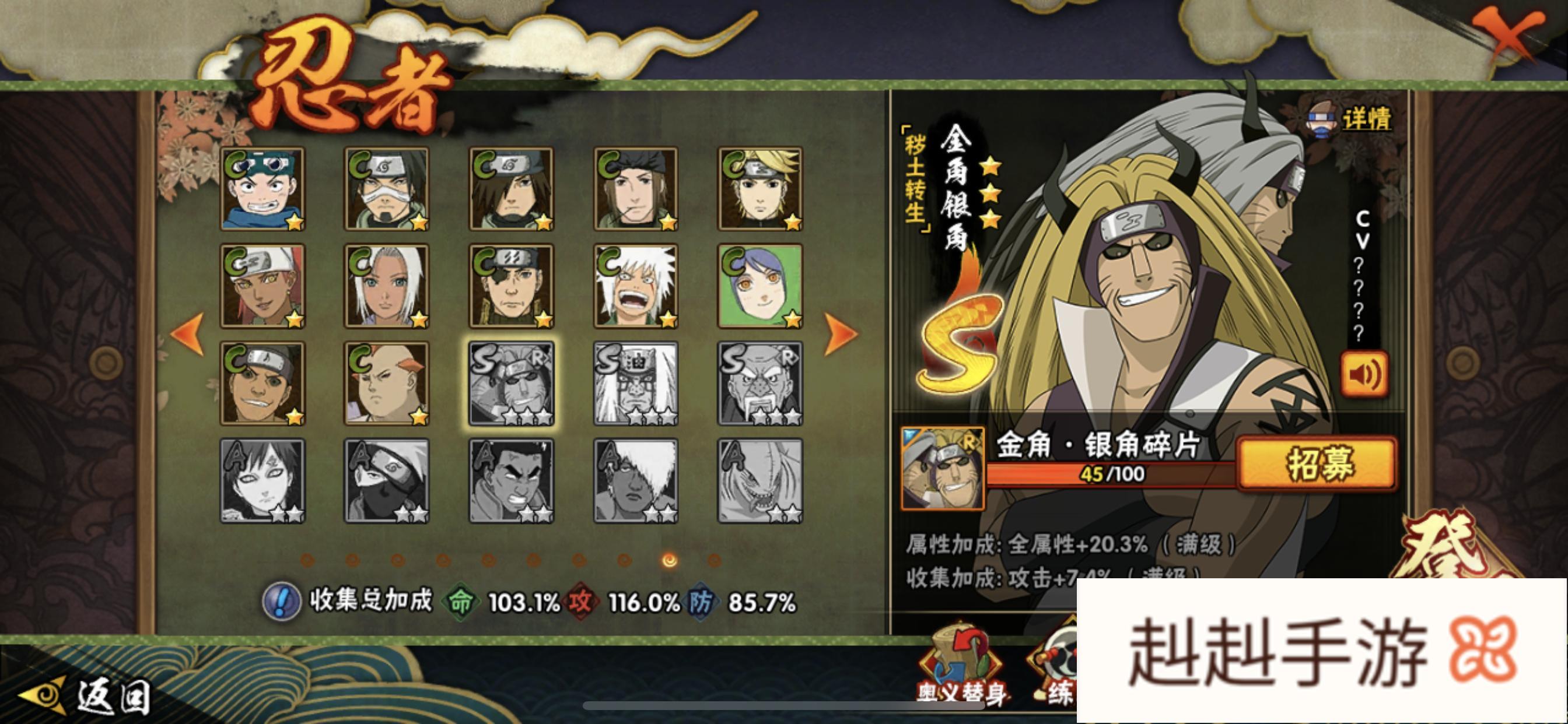Pick the blue-haired Konan portrait
Screen dimensions: 1568x724
pyautogui.click(x=760, y=286)
